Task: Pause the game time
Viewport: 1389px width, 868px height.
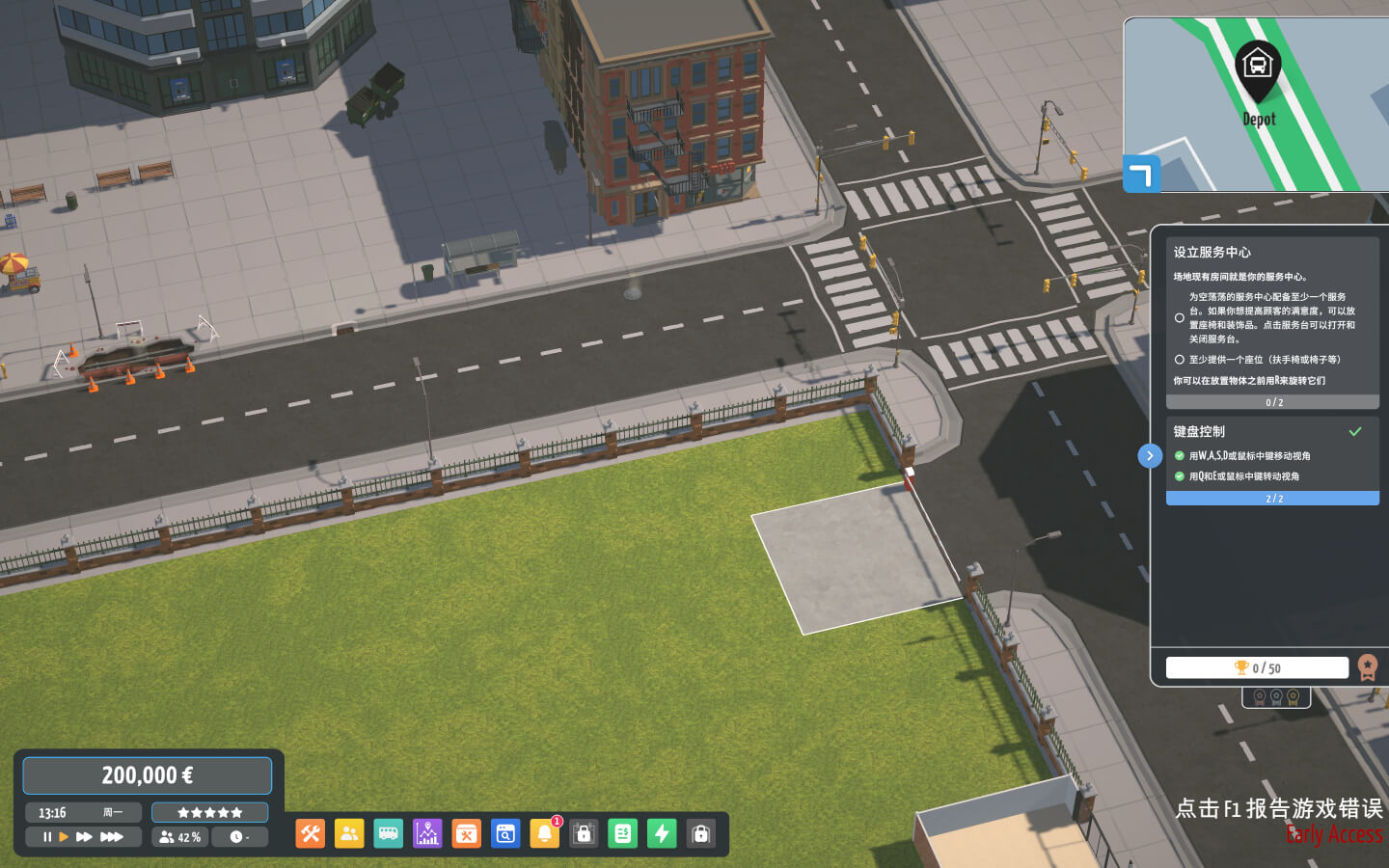Action: pos(46,837)
